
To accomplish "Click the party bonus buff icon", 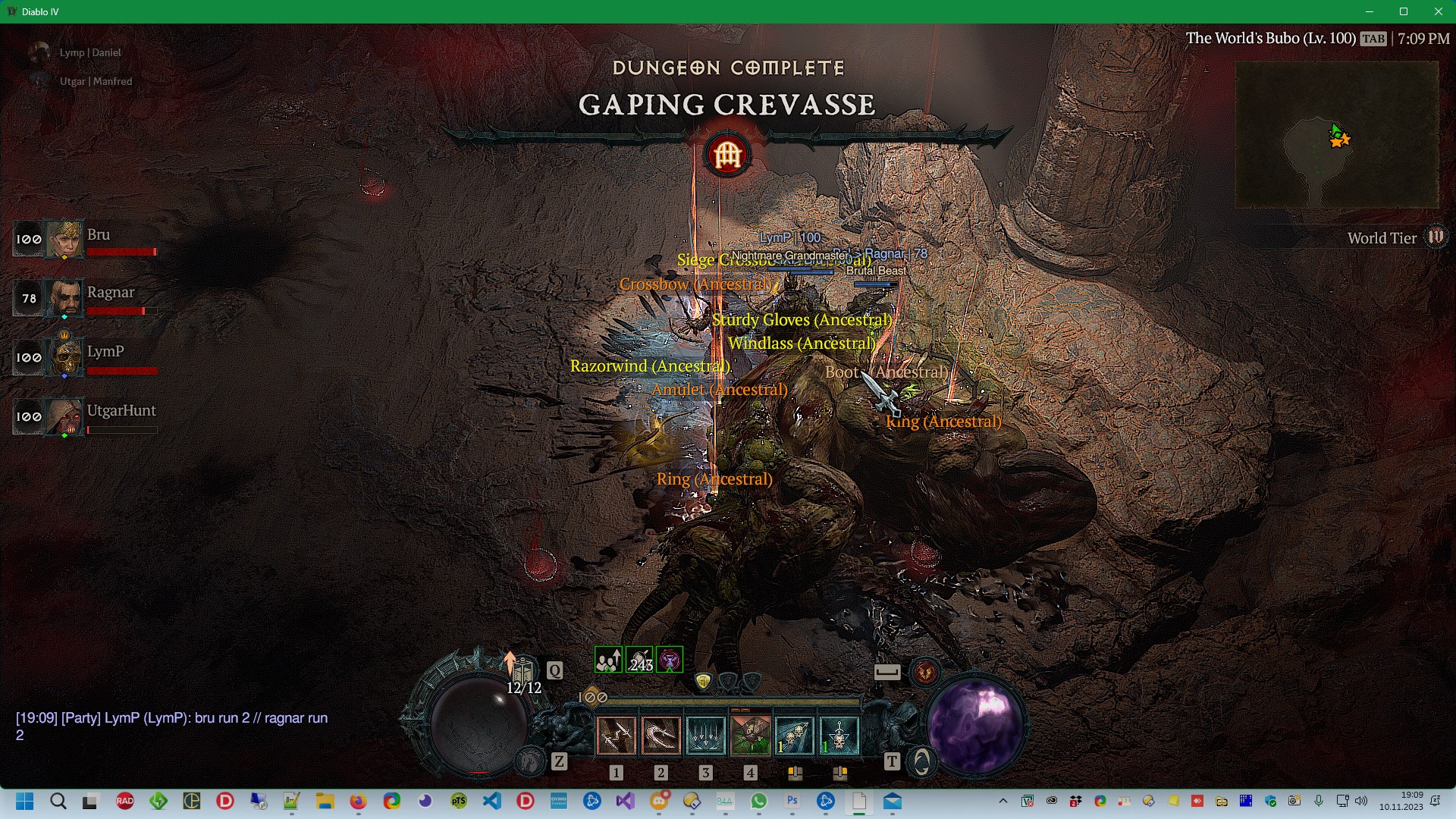I will (x=608, y=661).
